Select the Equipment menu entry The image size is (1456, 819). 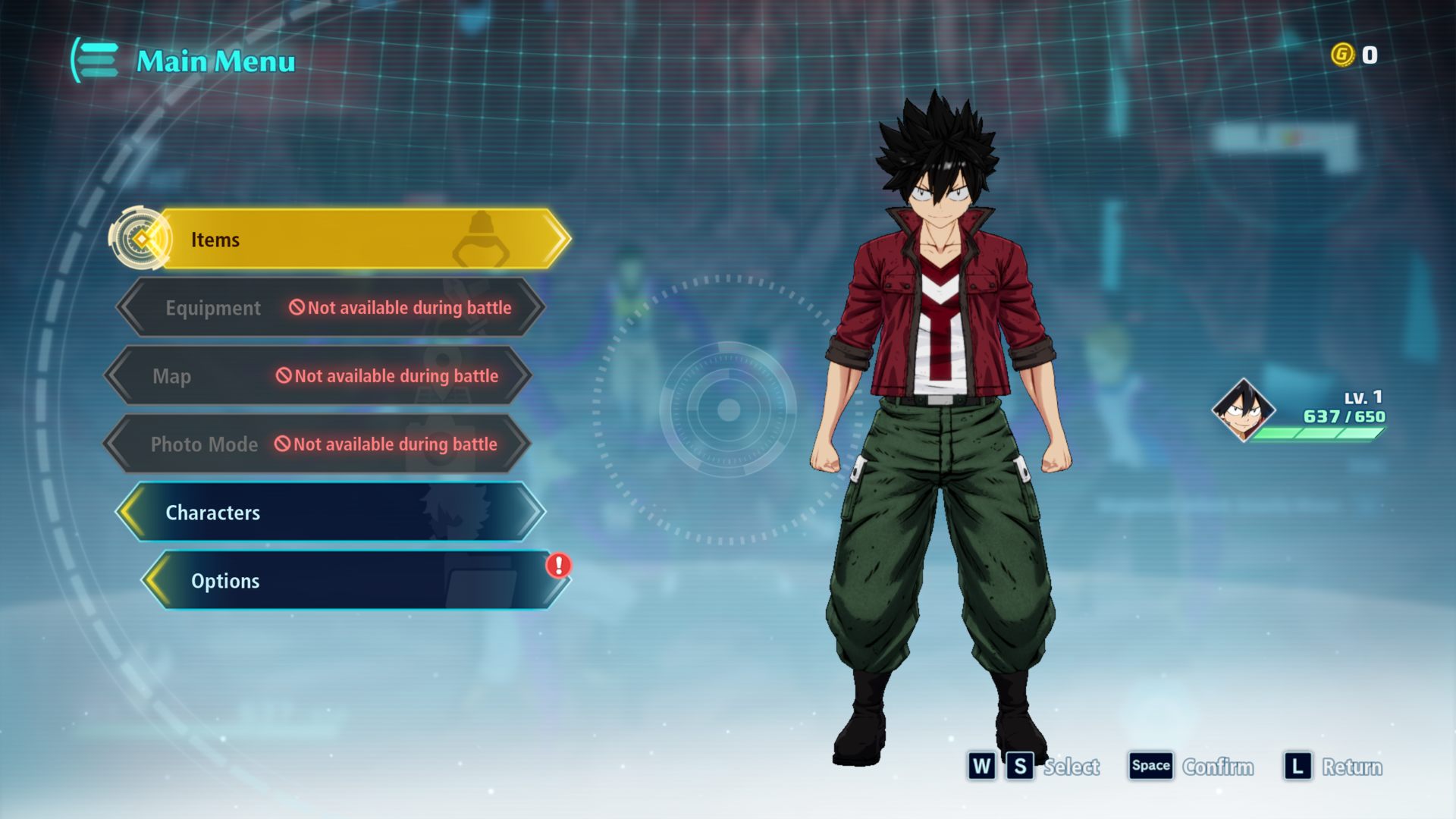click(331, 308)
